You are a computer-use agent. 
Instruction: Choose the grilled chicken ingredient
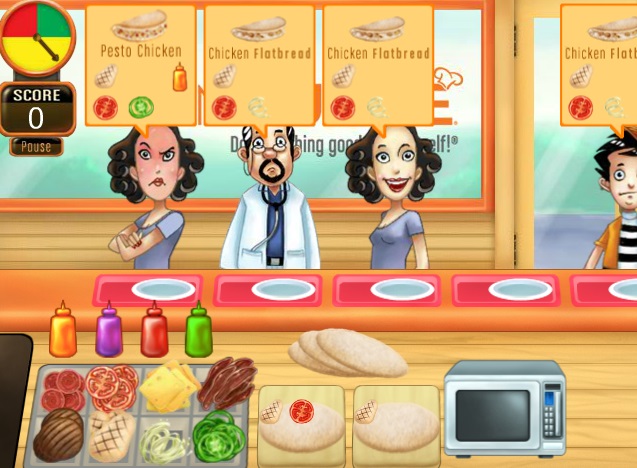(111, 436)
